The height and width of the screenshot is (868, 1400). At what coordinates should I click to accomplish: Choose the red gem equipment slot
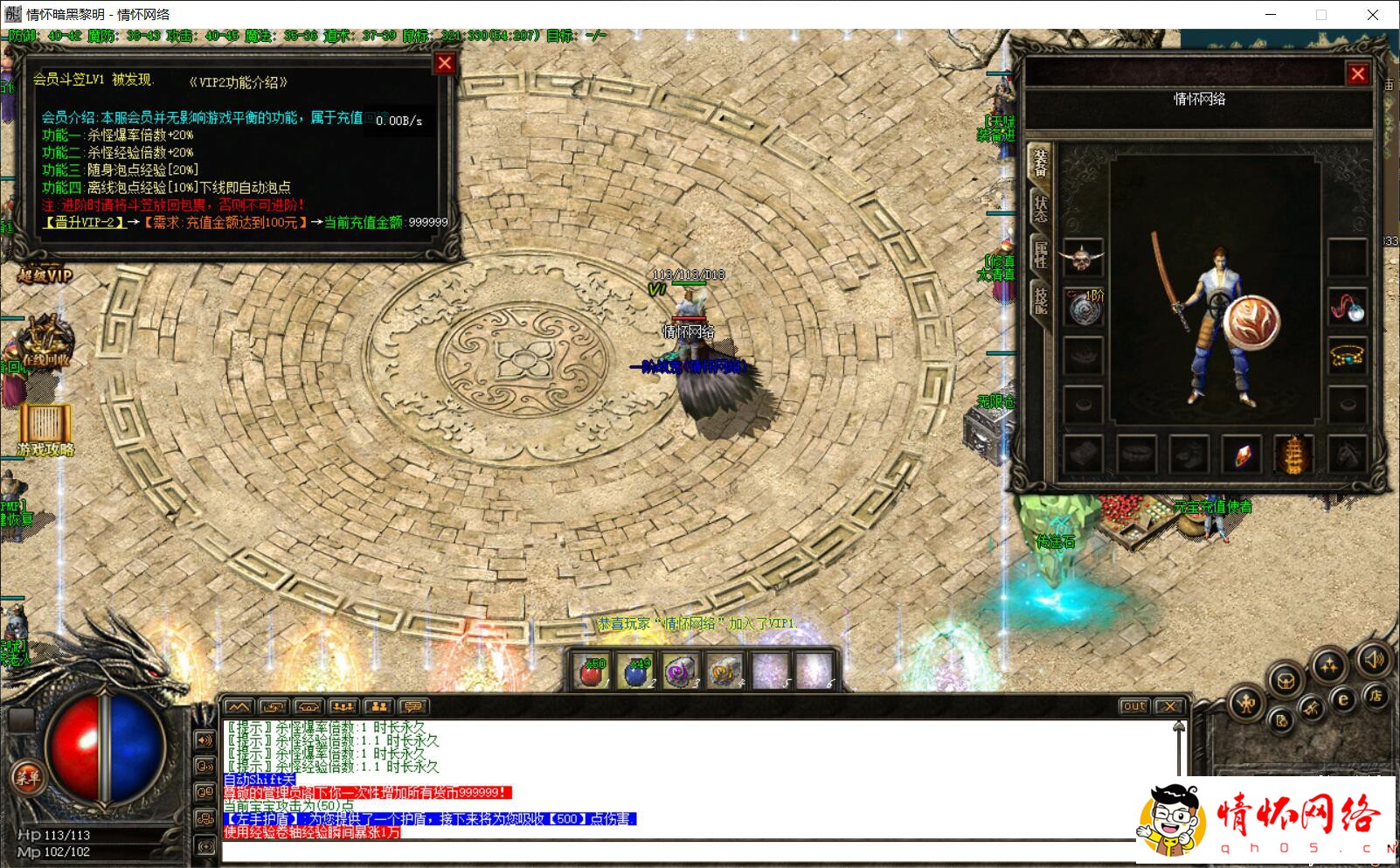tap(1241, 455)
